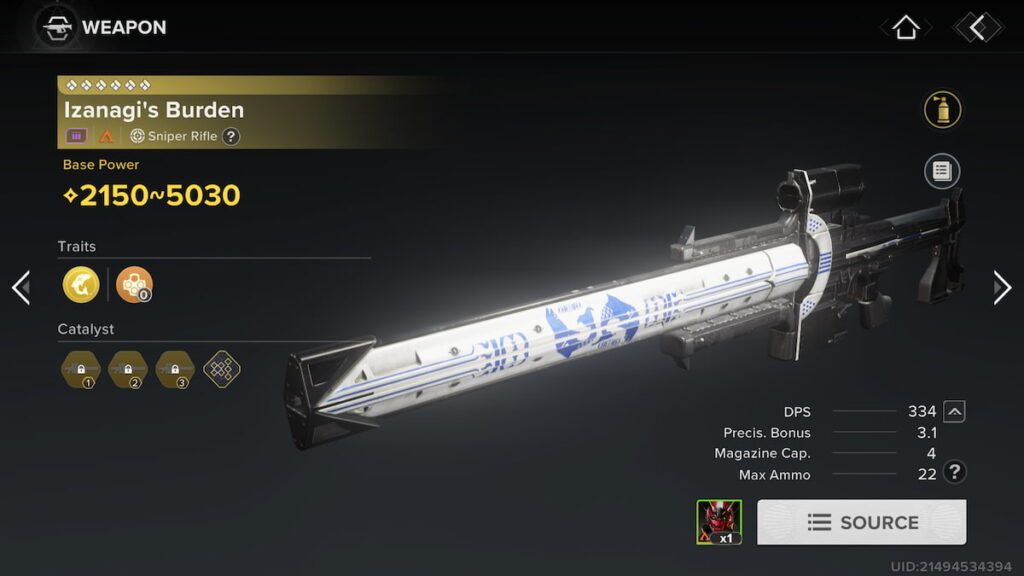Select the orange hexagon-cluster trait icon
The width and height of the screenshot is (1024, 576).
[134, 285]
